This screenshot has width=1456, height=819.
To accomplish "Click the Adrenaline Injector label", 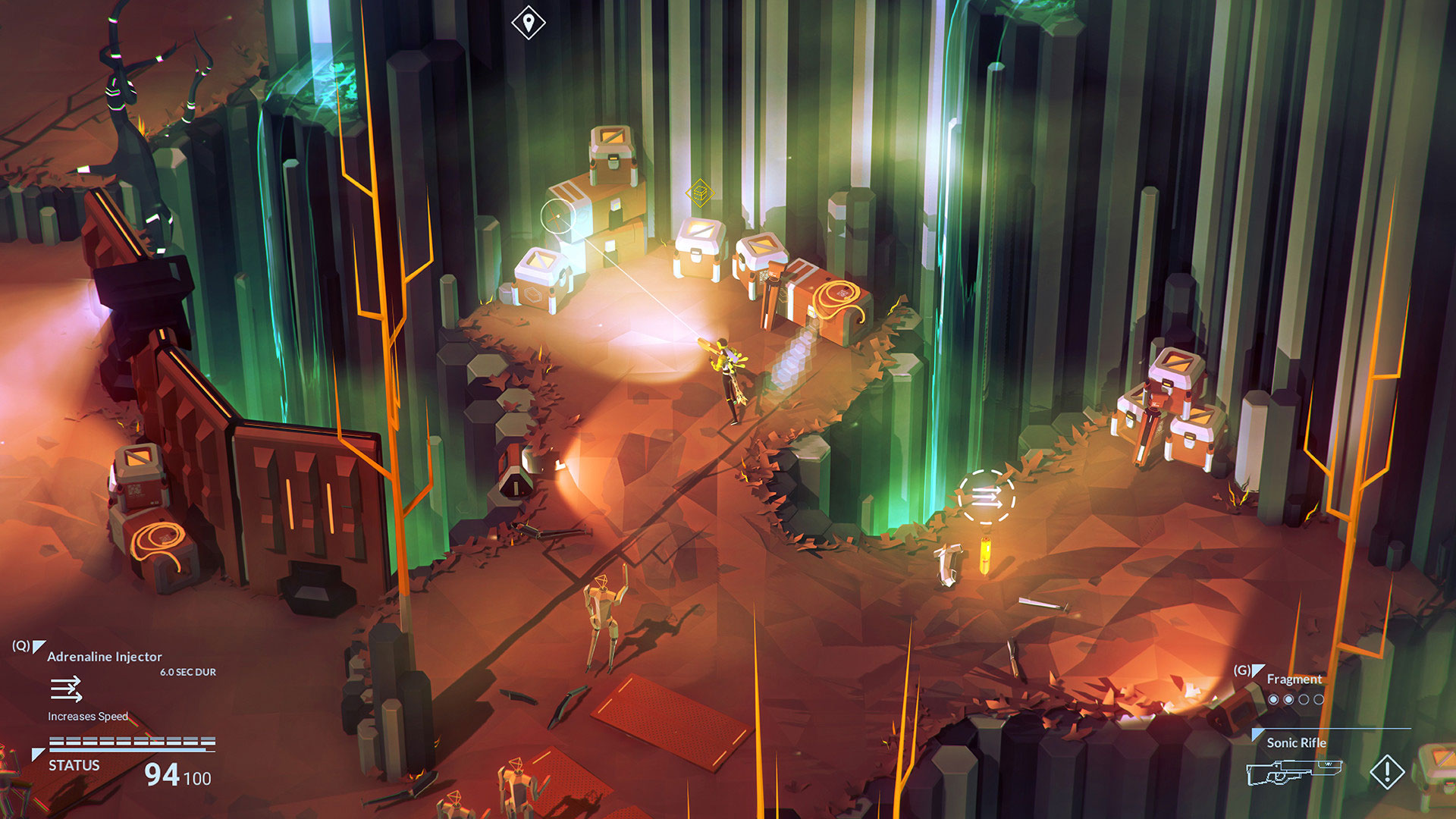I will click(x=104, y=657).
